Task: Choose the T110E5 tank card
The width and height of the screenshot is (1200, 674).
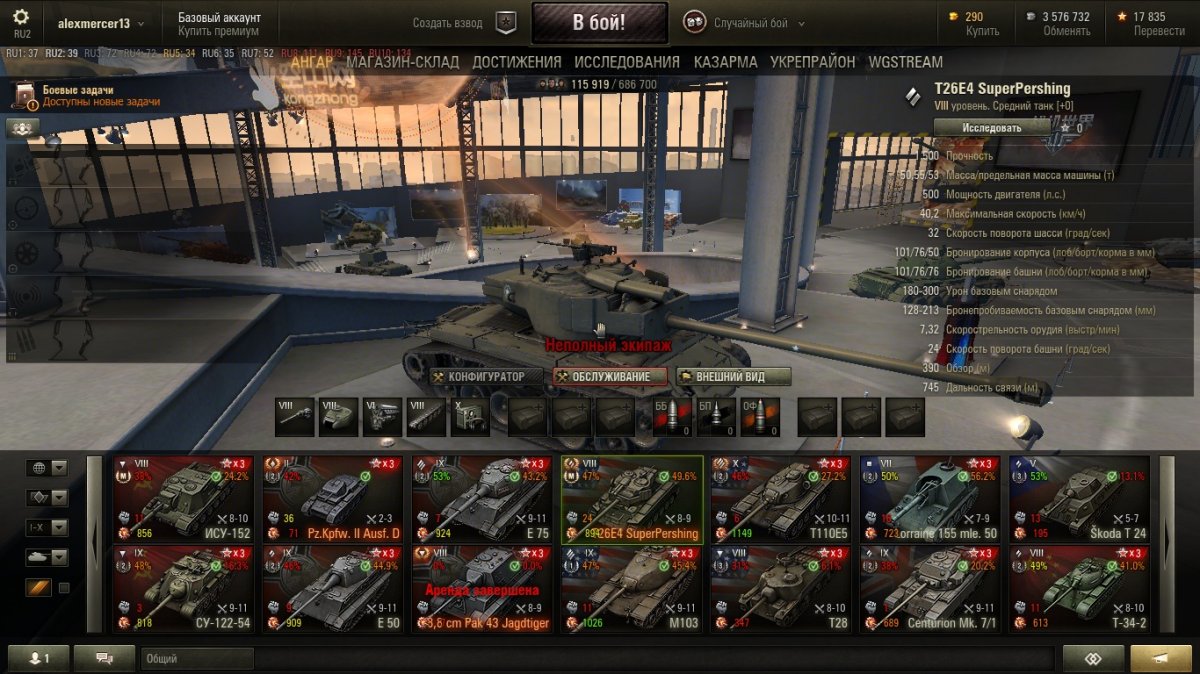Action: (x=780, y=498)
